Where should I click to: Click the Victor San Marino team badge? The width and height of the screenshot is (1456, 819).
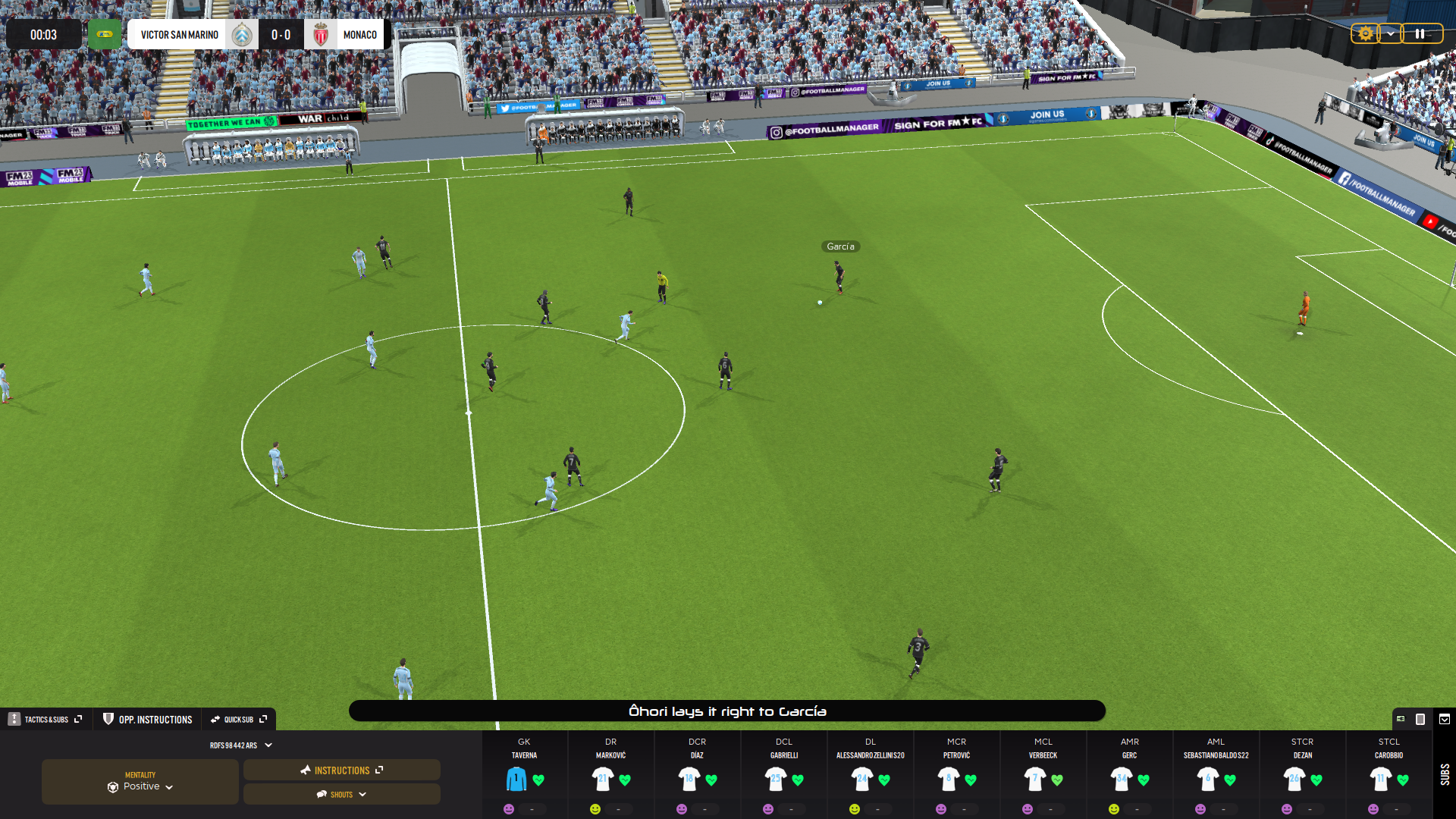coord(242,35)
